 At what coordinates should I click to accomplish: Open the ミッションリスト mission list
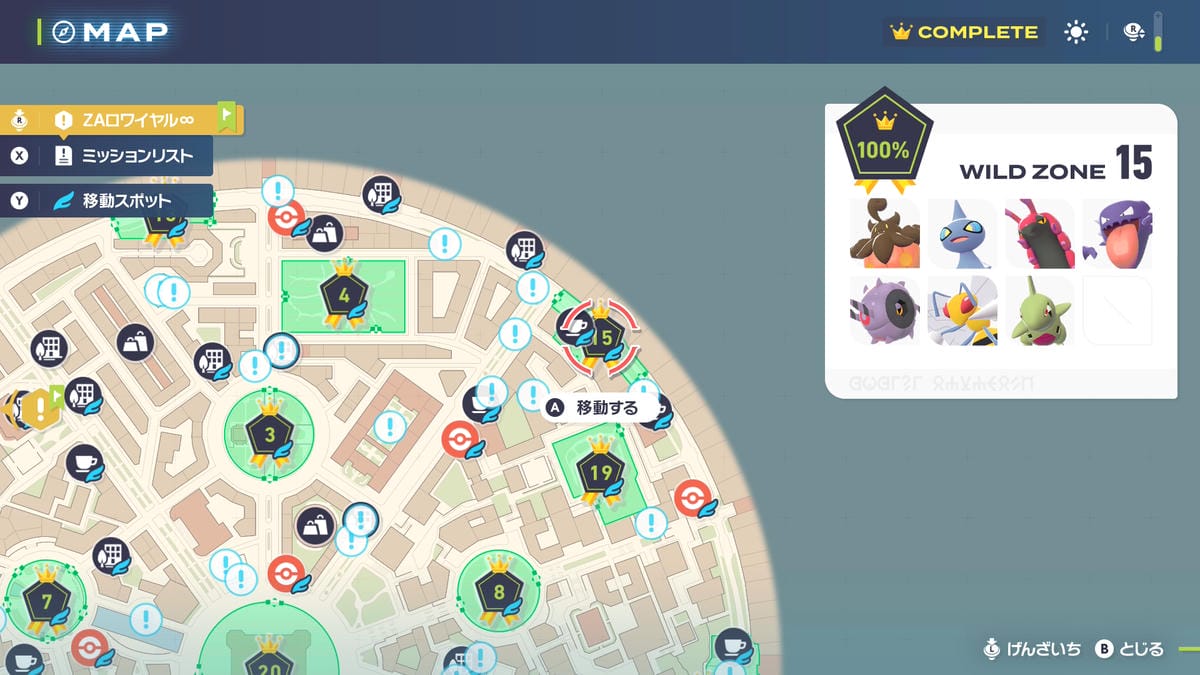pos(118,156)
